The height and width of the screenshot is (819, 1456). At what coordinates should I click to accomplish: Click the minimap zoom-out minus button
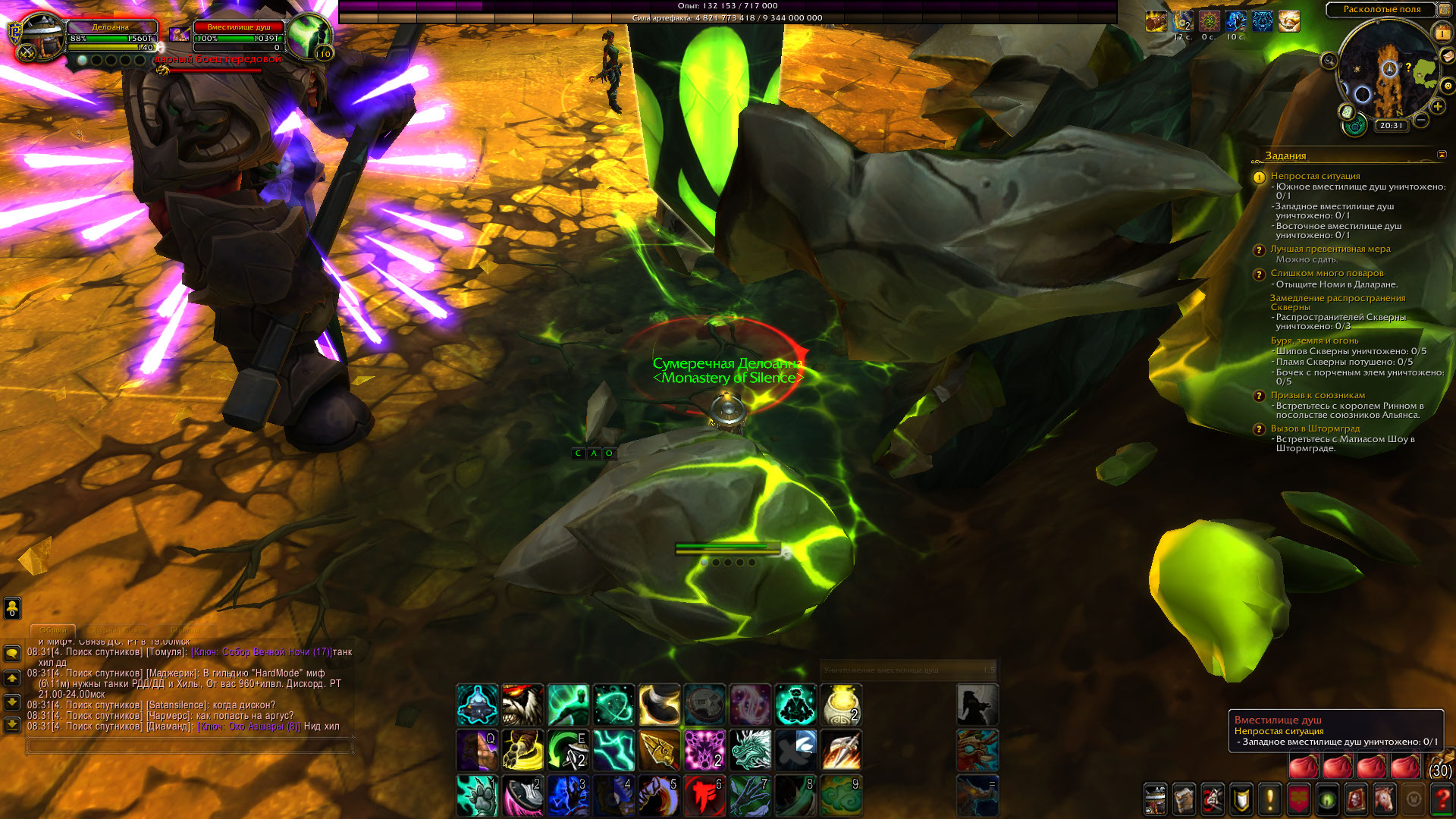pyautogui.click(x=1422, y=120)
